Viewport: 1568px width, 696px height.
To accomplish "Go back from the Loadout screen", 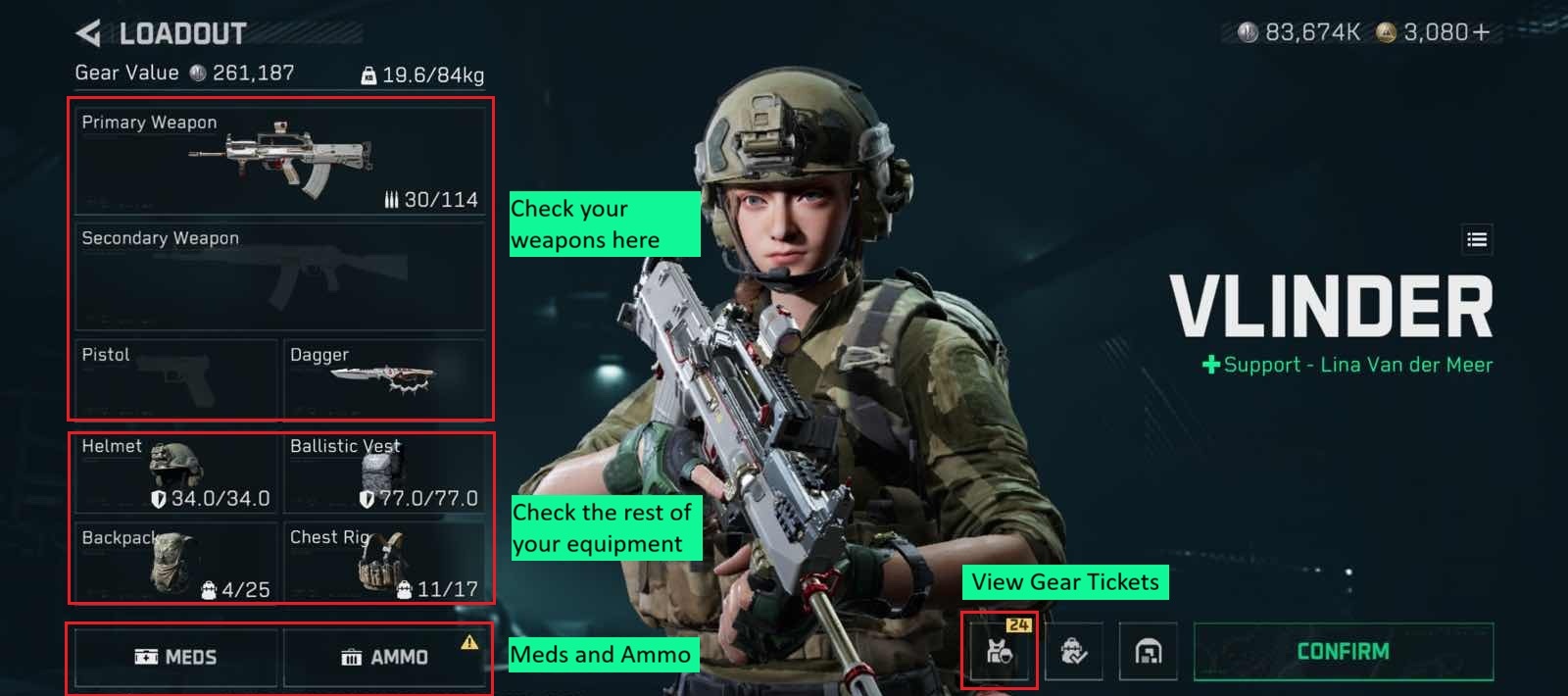I will click(x=89, y=34).
